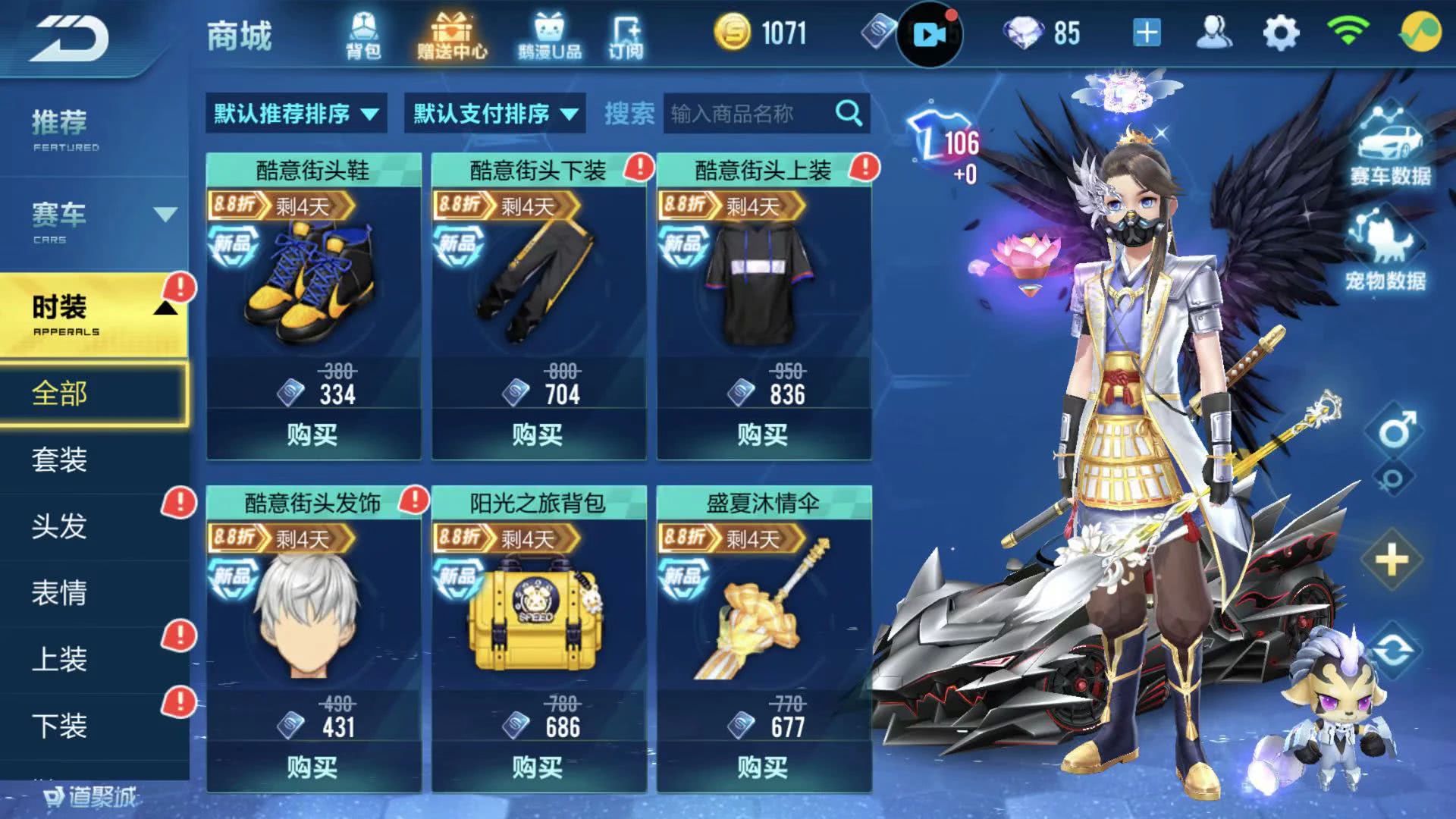1456x819 pixels.
Task: Open the 赠送中心 gift center
Action: pyautogui.click(x=451, y=35)
